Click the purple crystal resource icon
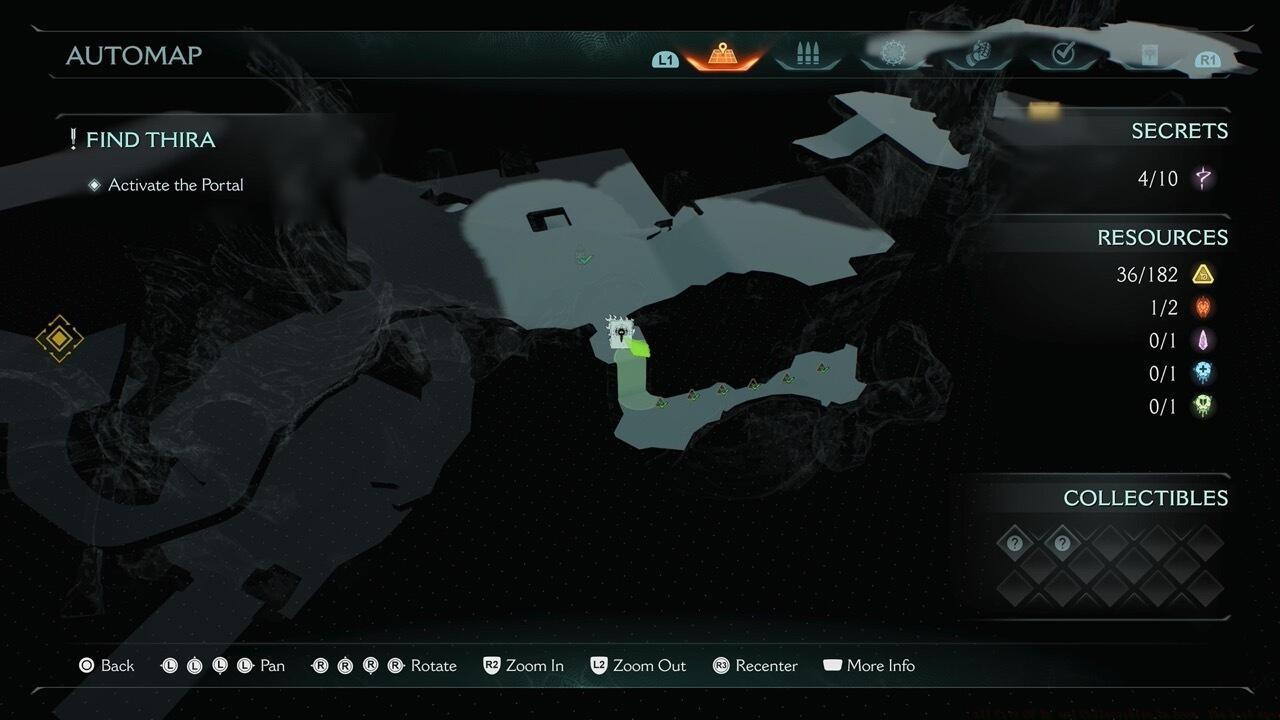Image resolution: width=1280 pixels, height=720 pixels. [1203, 340]
